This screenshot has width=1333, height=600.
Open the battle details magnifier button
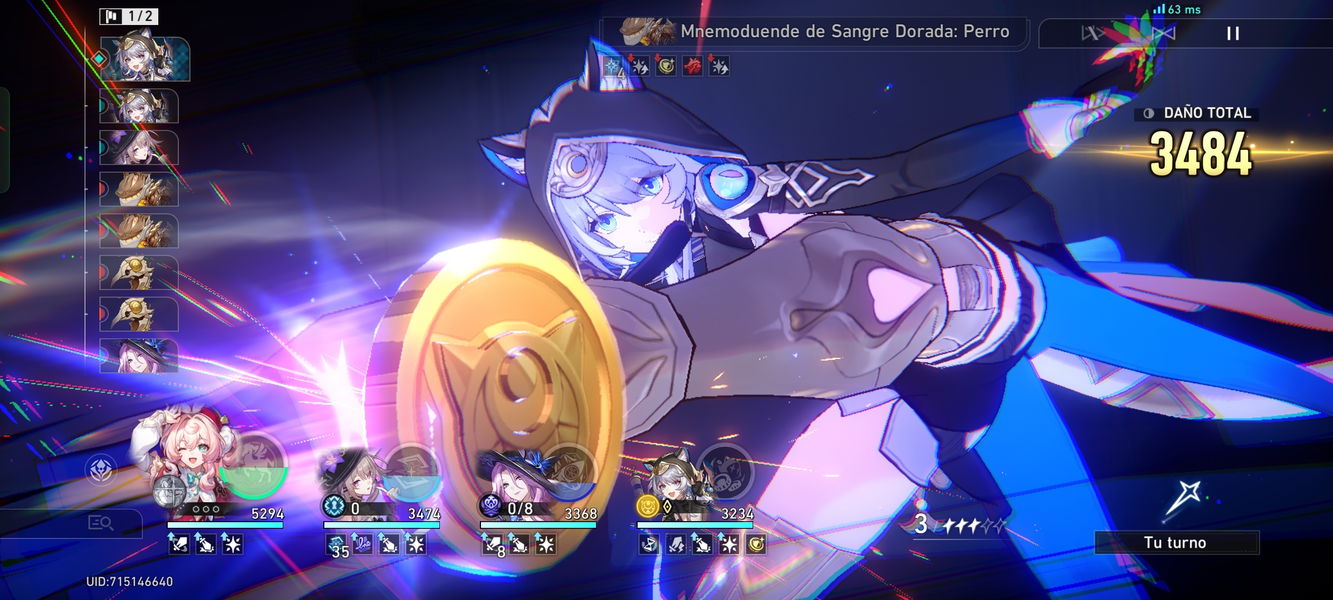coord(100,522)
